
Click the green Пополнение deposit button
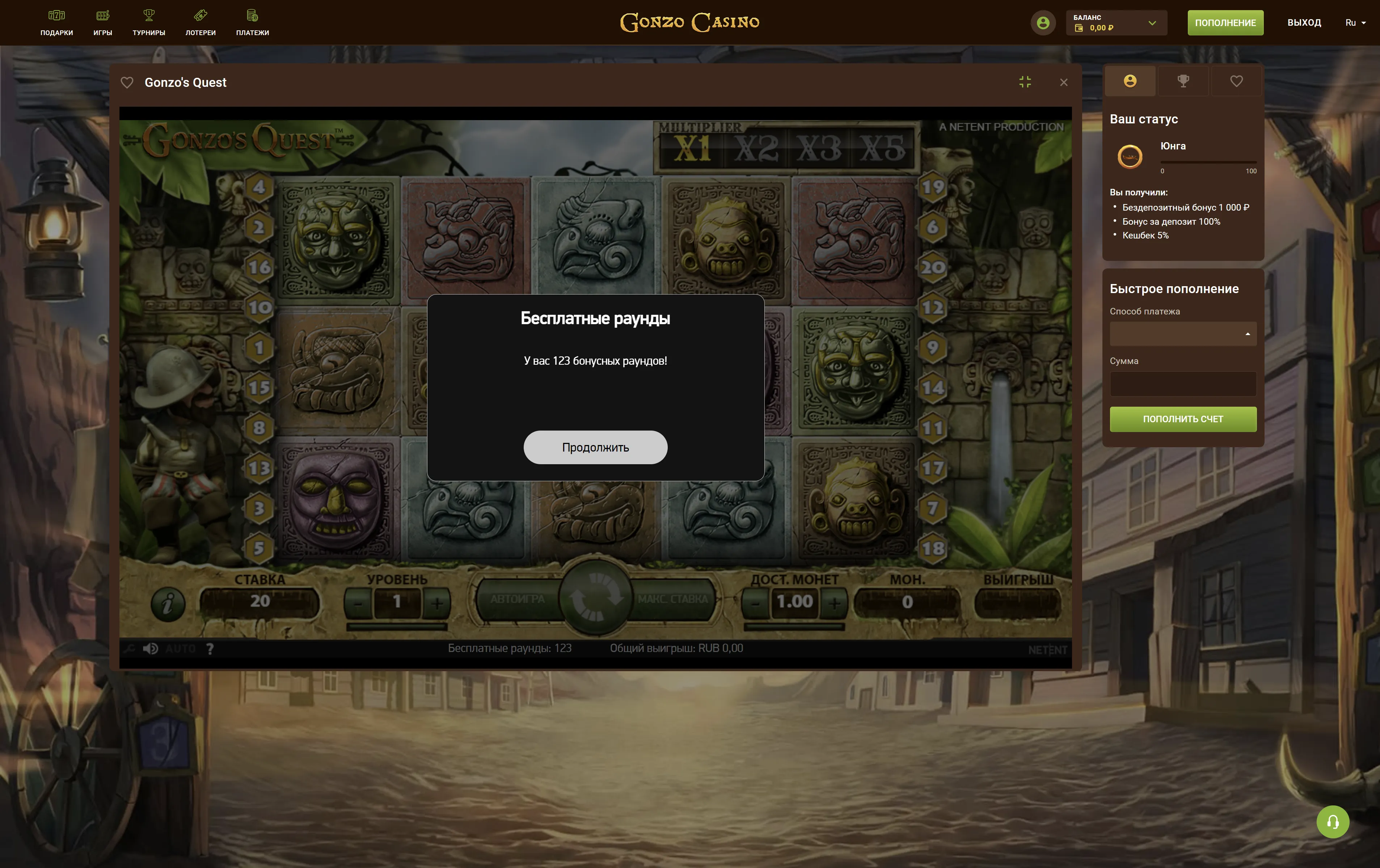(1225, 23)
